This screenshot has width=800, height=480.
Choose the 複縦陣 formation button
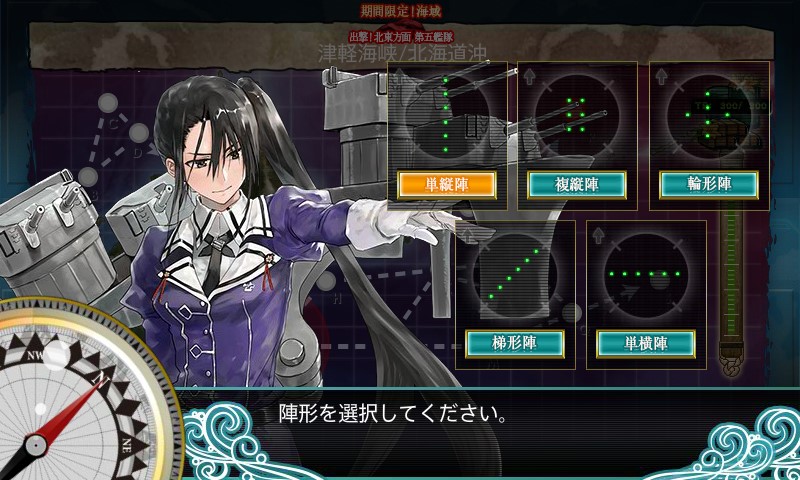[577, 184]
